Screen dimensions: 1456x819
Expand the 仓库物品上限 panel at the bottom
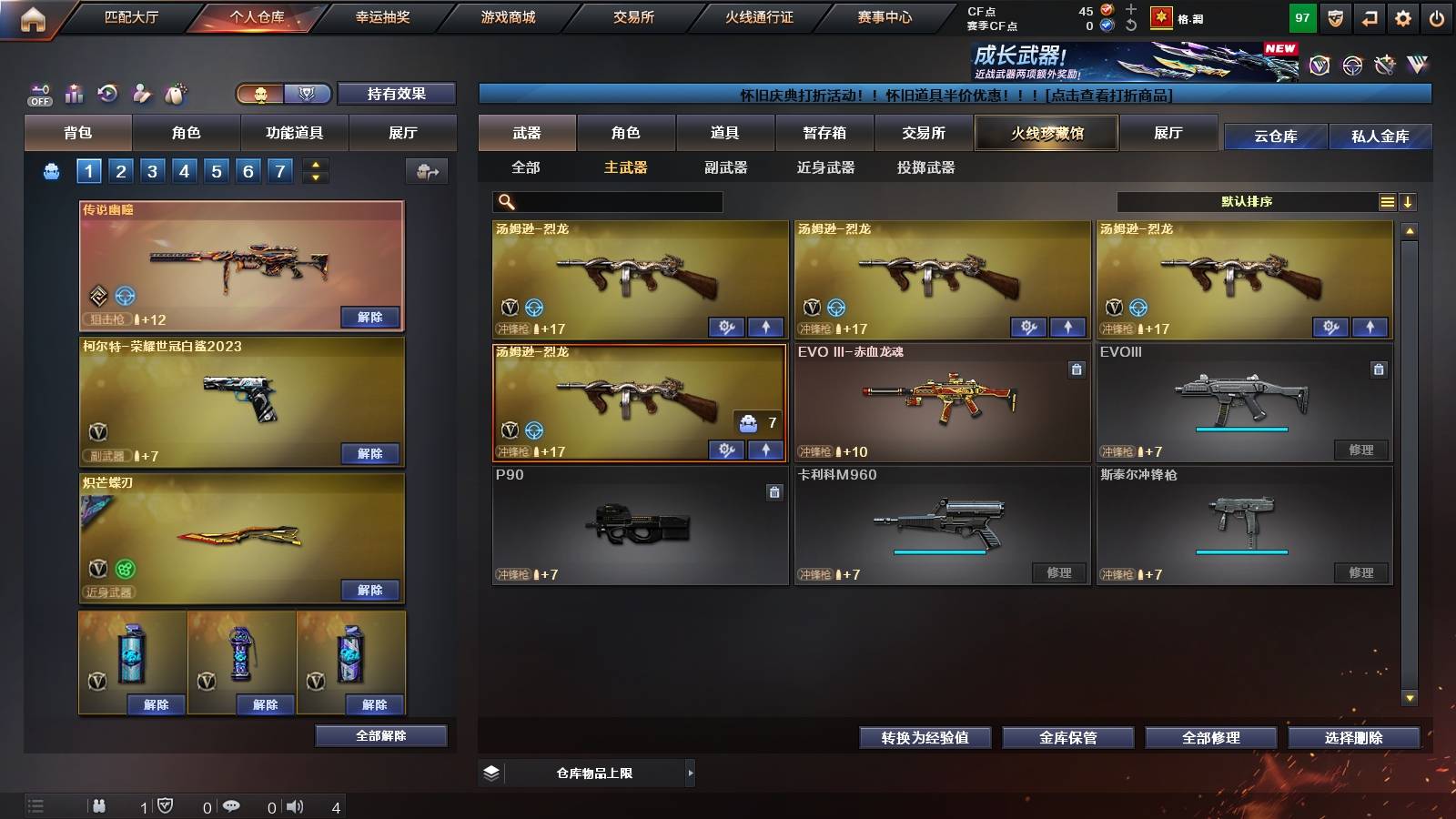pyautogui.click(x=690, y=773)
